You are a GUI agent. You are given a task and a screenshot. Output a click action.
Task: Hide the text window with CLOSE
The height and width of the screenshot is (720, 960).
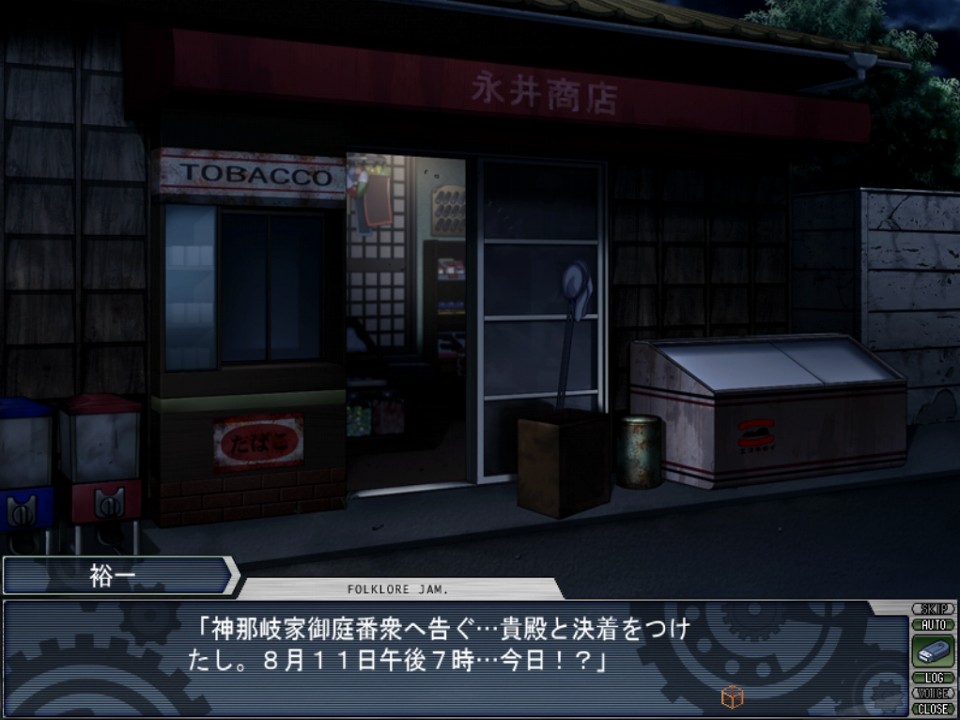coord(932,708)
